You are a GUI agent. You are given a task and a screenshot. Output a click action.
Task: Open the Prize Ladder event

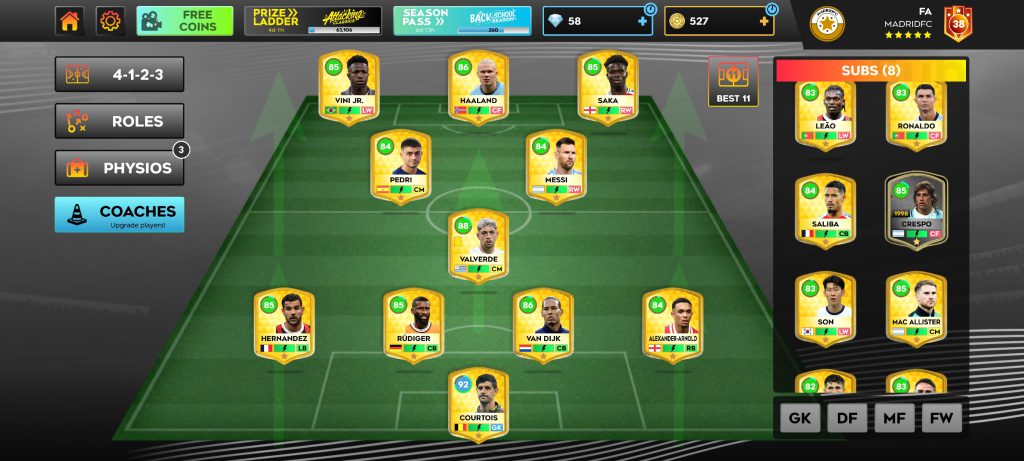[312, 21]
